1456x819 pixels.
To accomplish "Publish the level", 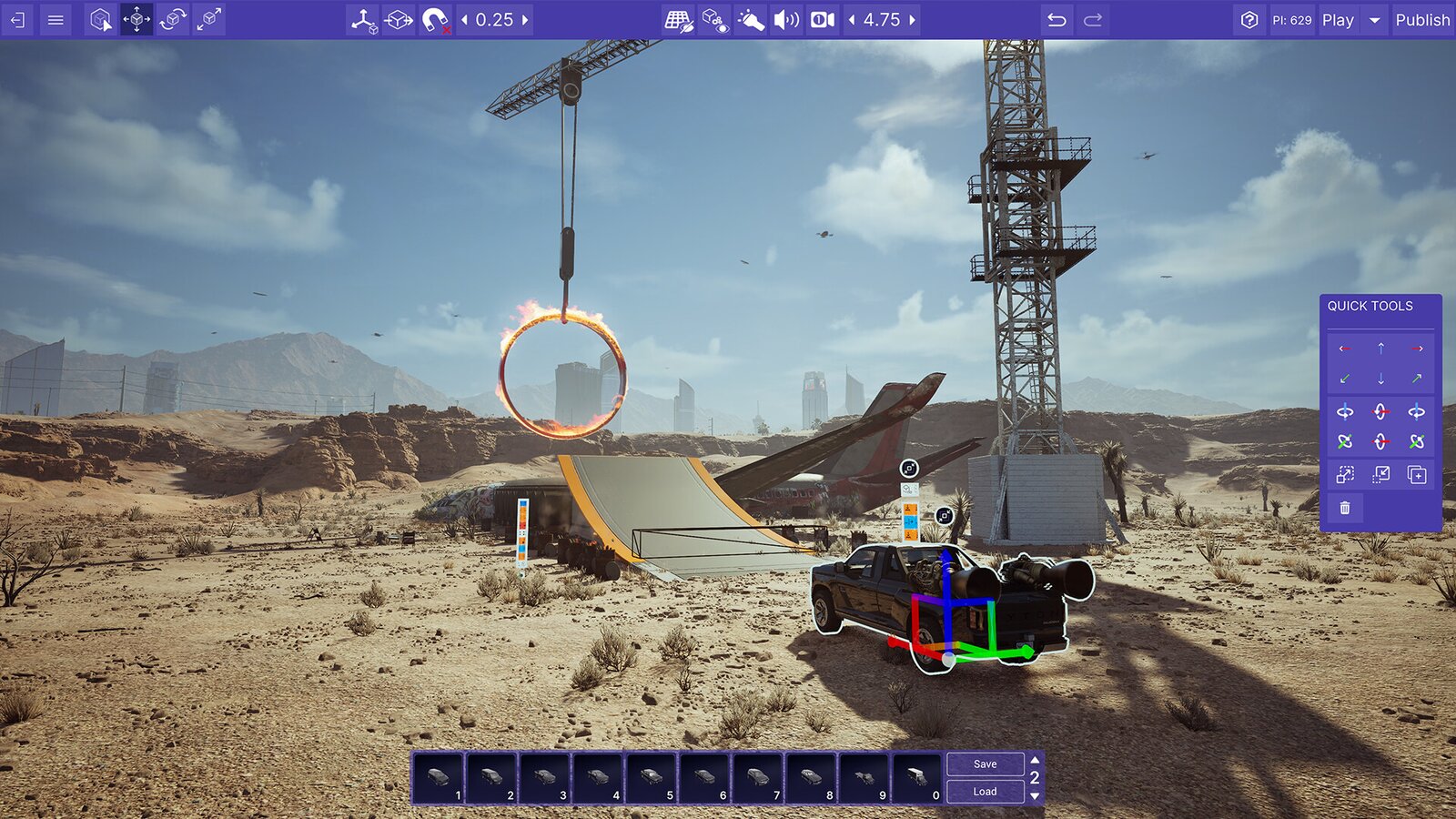I will tap(1422, 19).
